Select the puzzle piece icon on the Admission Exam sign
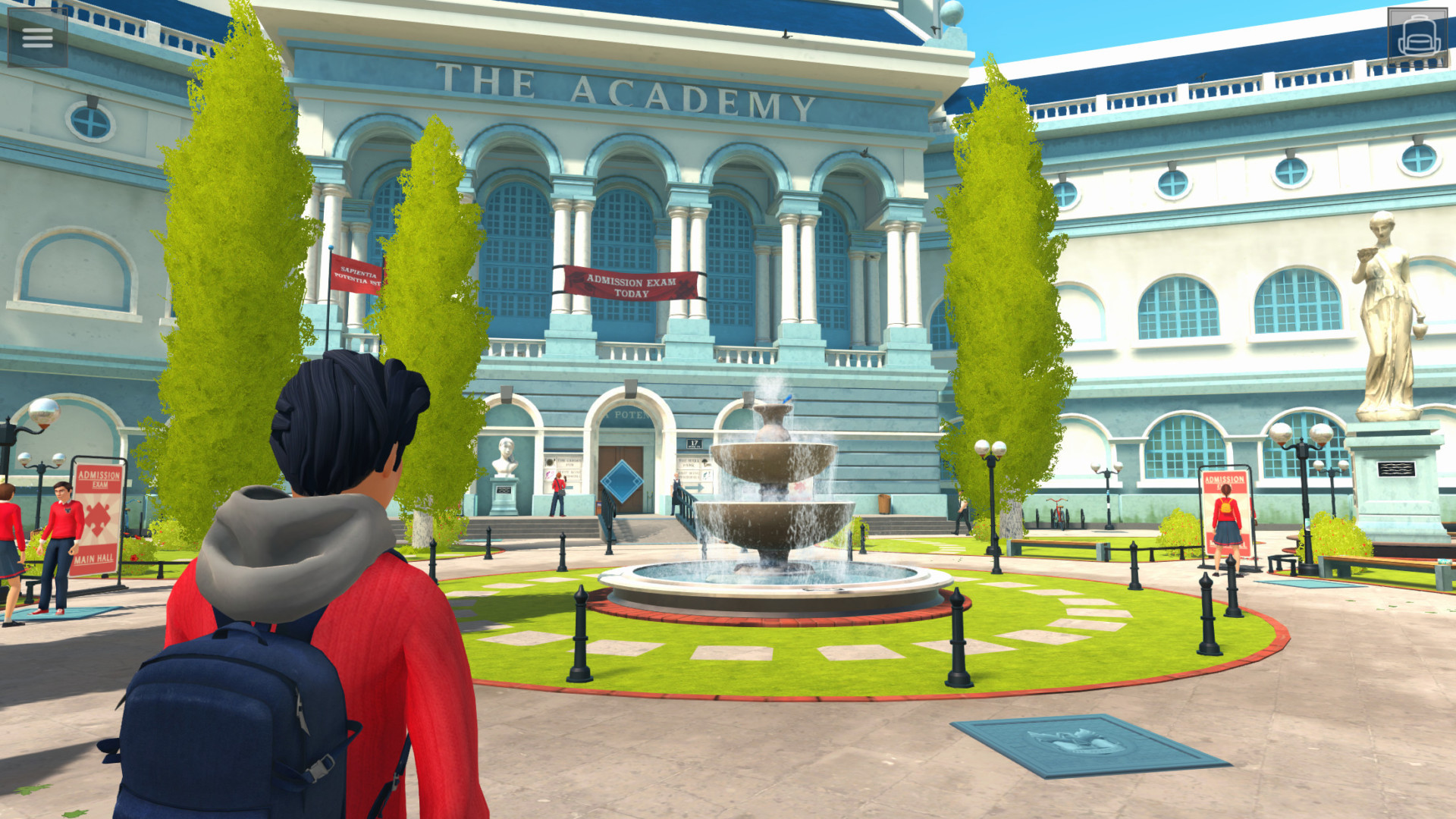The height and width of the screenshot is (819, 1456). coord(99,516)
